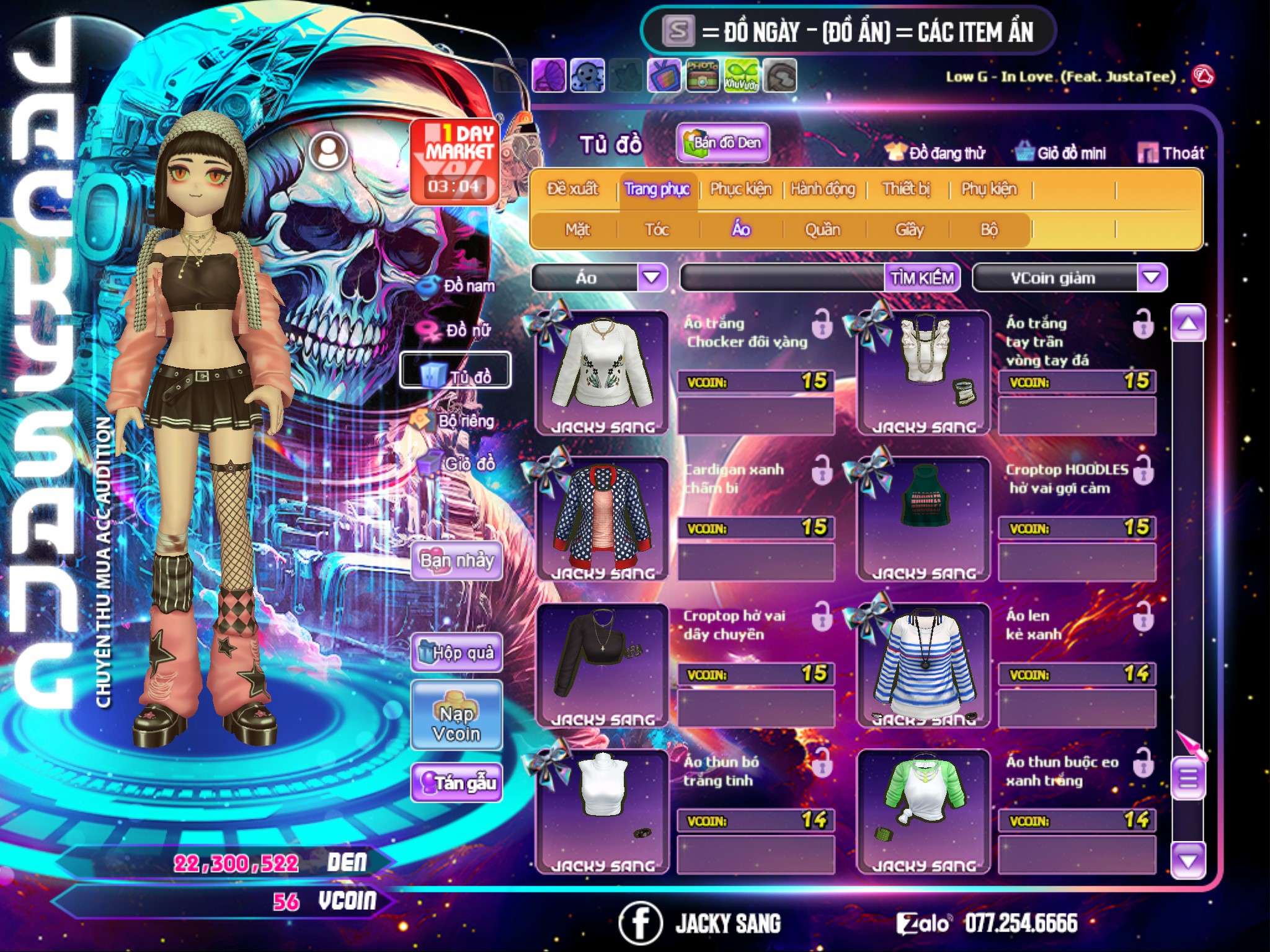
Task: Open Giỏ đồ mini cart
Action: click(1061, 153)
